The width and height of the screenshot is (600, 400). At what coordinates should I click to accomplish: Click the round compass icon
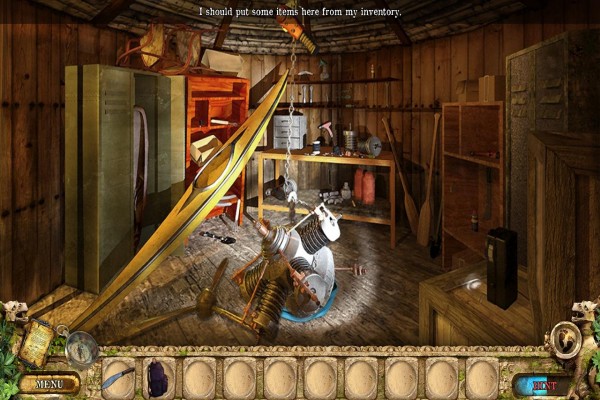click(x=82, y=348)
